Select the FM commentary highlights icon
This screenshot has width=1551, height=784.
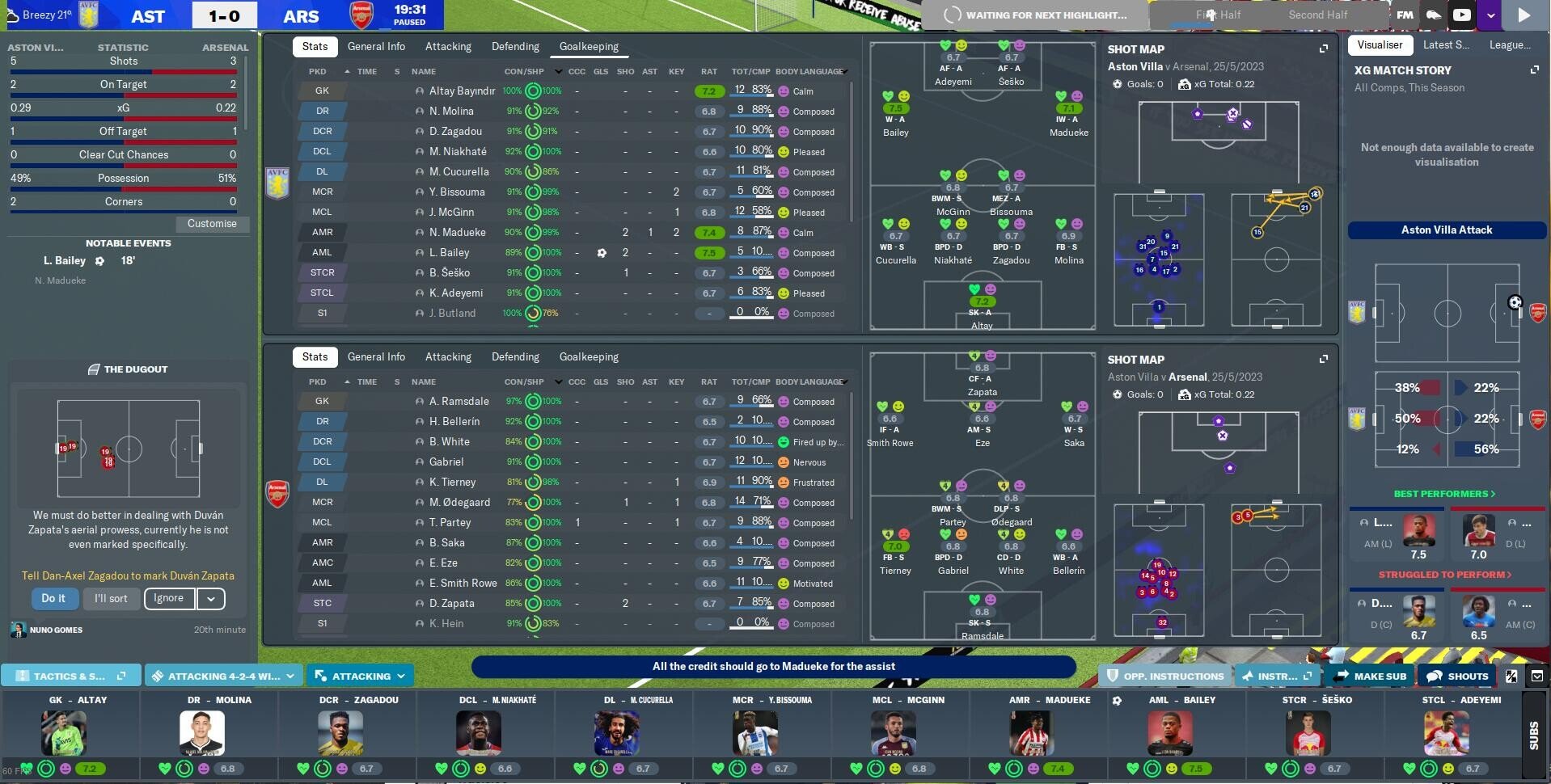point(1405,15)
